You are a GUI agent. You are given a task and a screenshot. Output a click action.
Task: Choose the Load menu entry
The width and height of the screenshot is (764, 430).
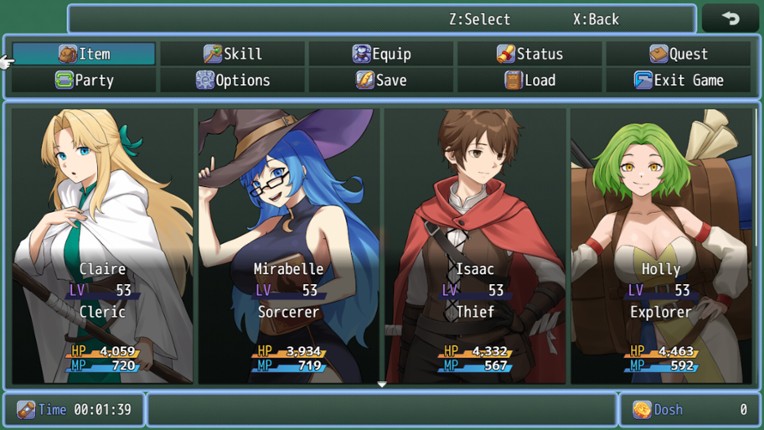click(x=530, y=80)
